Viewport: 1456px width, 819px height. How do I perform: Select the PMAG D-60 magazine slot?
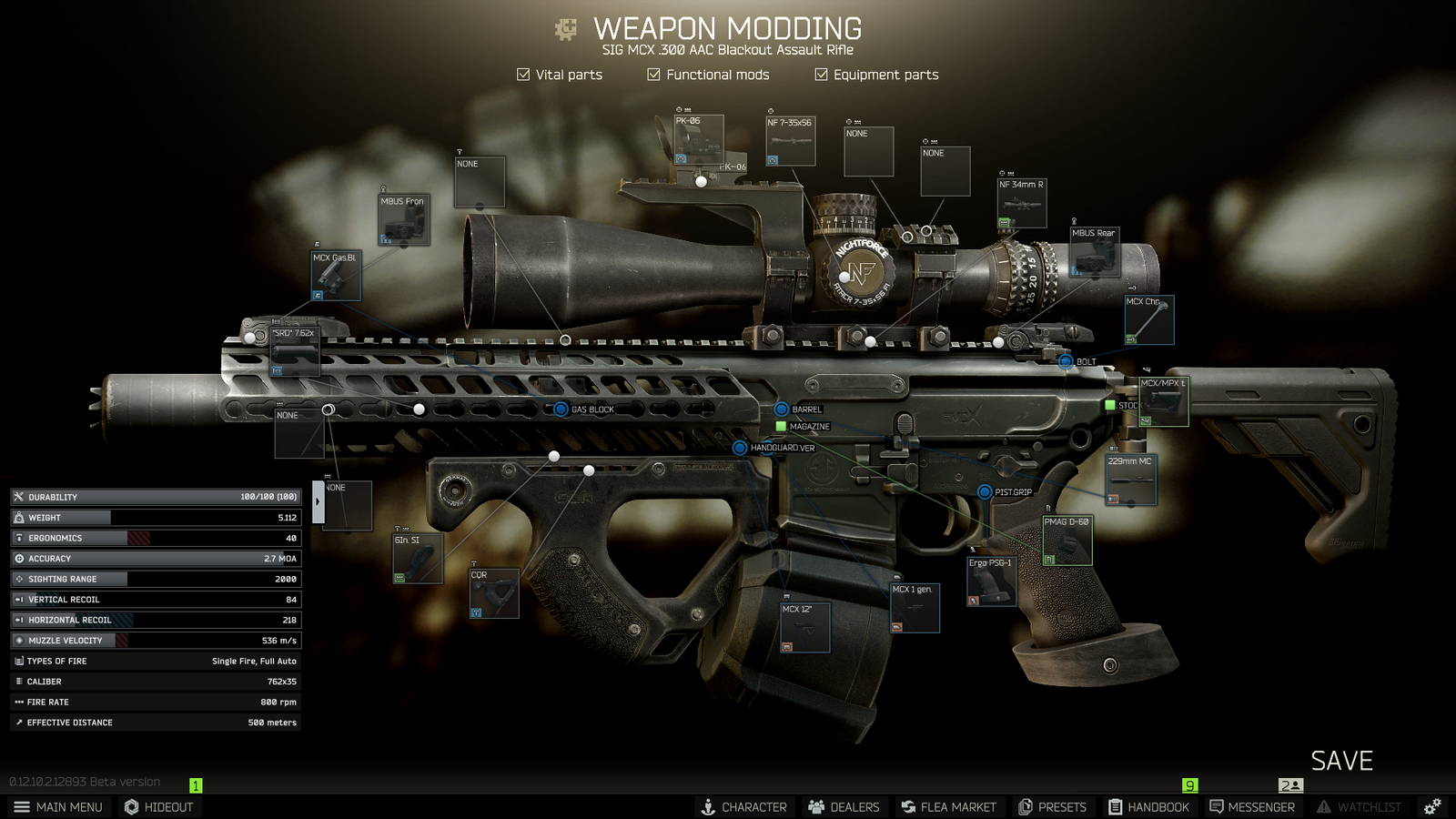pos(1067,541)
